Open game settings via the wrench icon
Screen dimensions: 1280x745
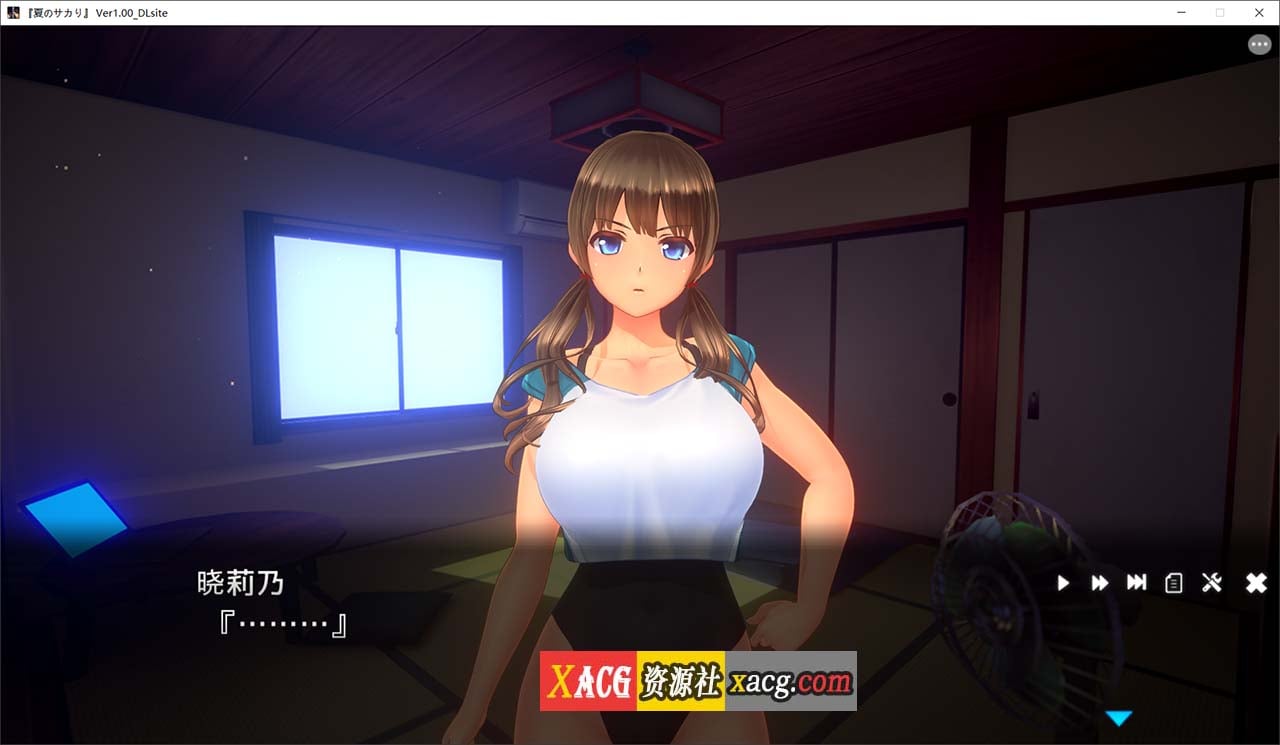point(1211,583)
